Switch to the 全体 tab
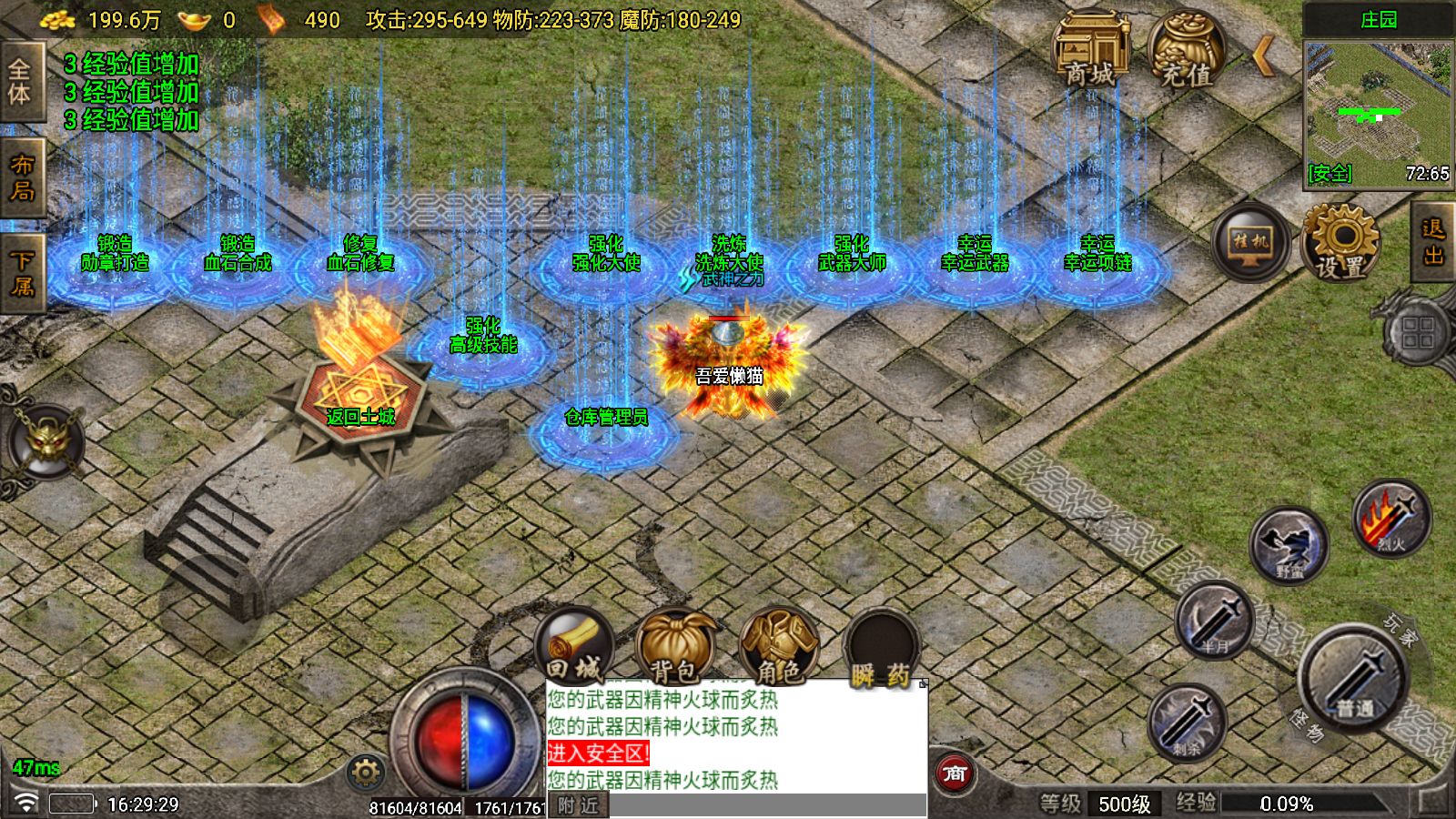The image size is (1456, 819). click(21, 82)
